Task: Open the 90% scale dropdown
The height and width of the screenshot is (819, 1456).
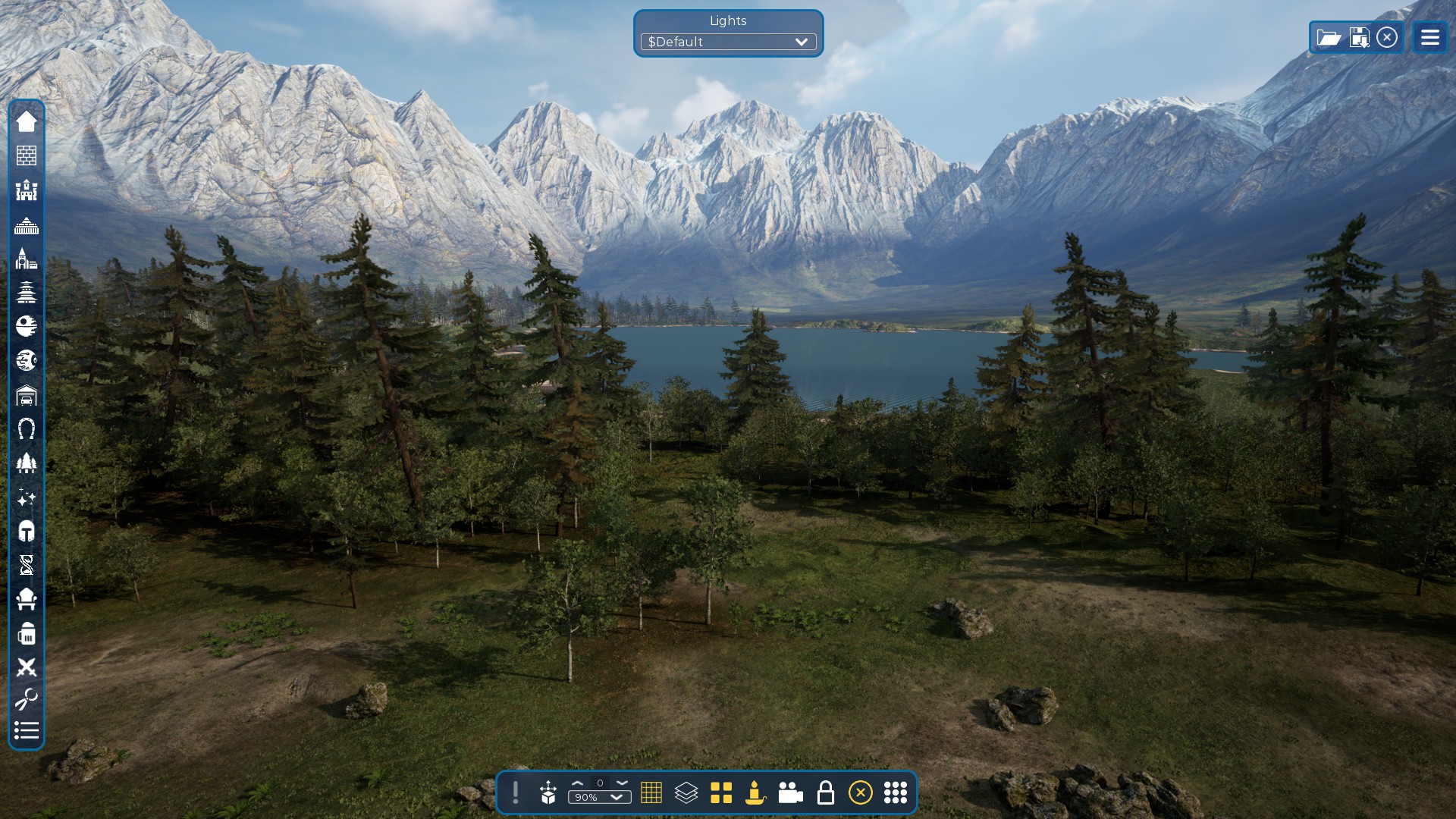Action: (599, 798)
